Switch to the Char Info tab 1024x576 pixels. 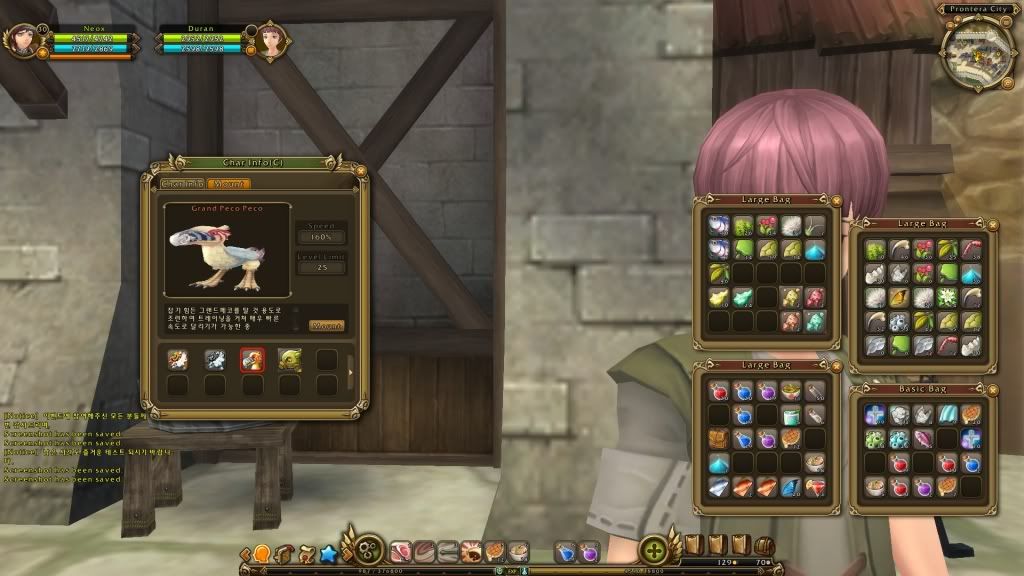(x=184, y=184)
